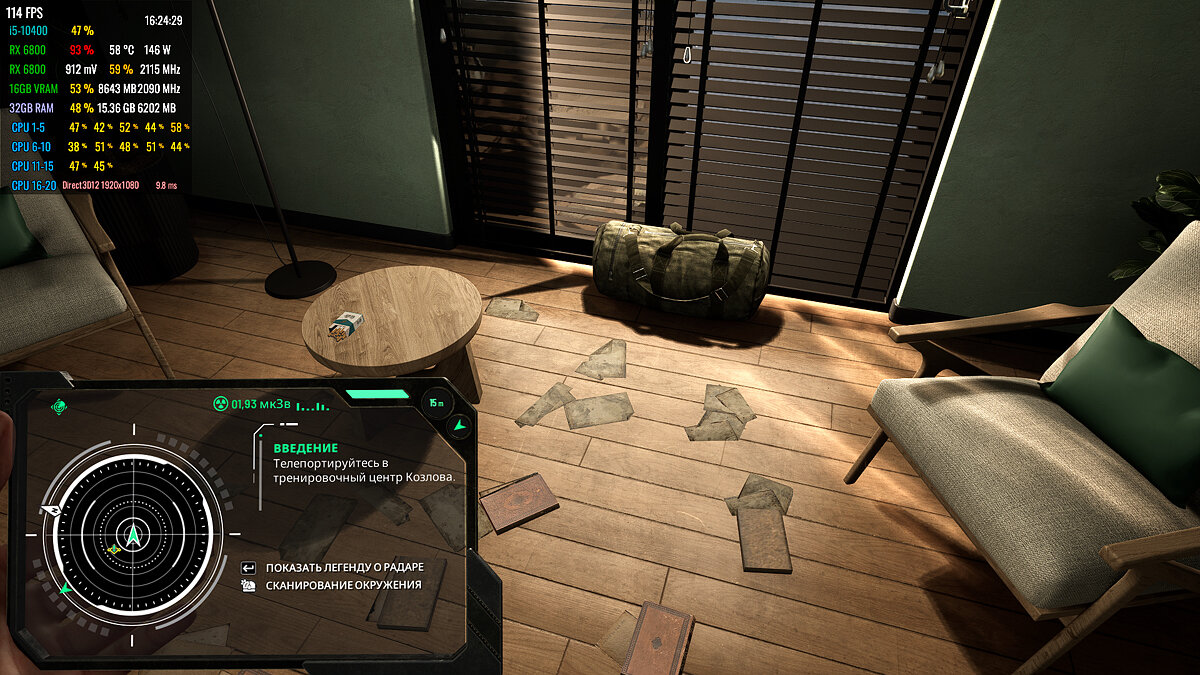The height and width of the screenshot is (675, 1200).
Task: Click the green arrow marker on radar edge
Action: click(x=65, y=587)
